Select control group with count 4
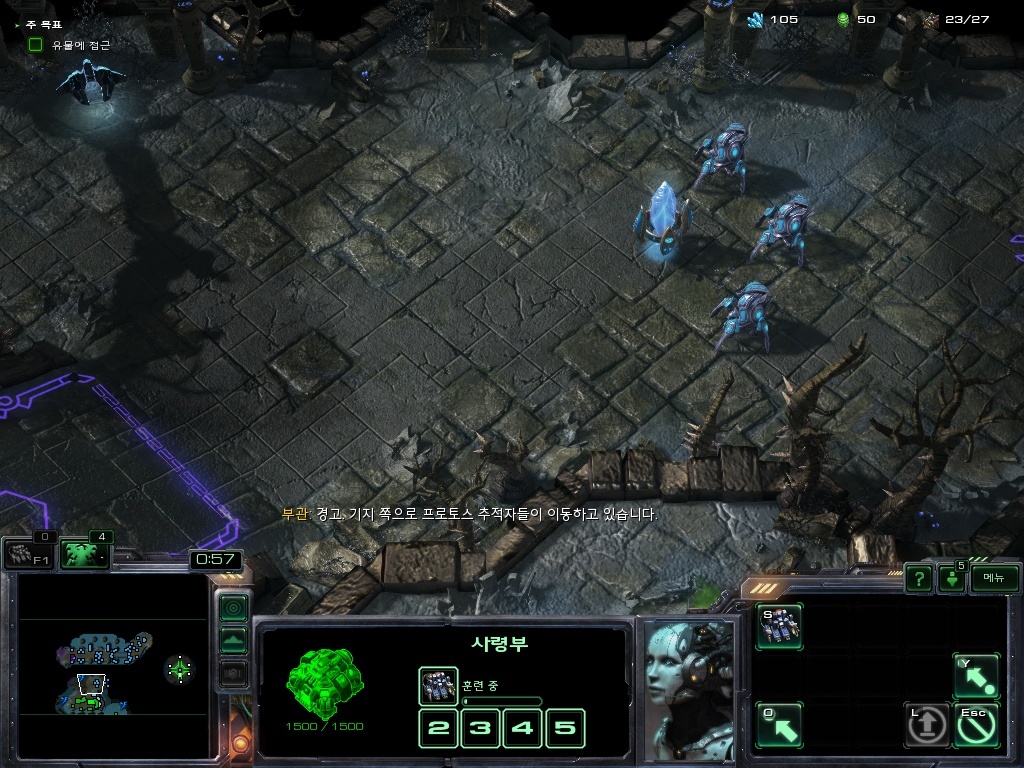This screenshot has width=1024, height=768. pyautogui.click(x=85, y=554)
